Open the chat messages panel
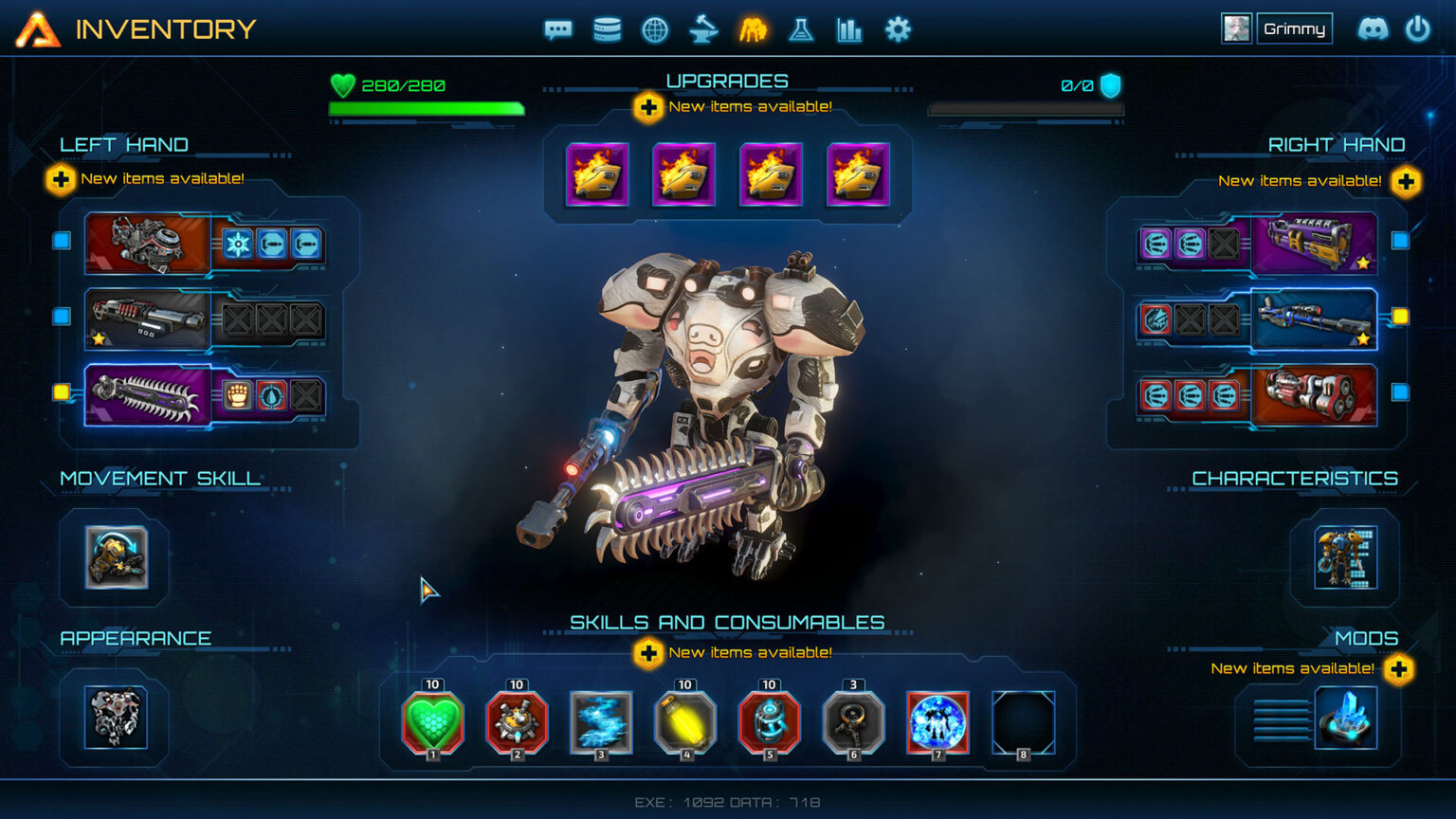1456x819 pixels. tap(558, 29)
